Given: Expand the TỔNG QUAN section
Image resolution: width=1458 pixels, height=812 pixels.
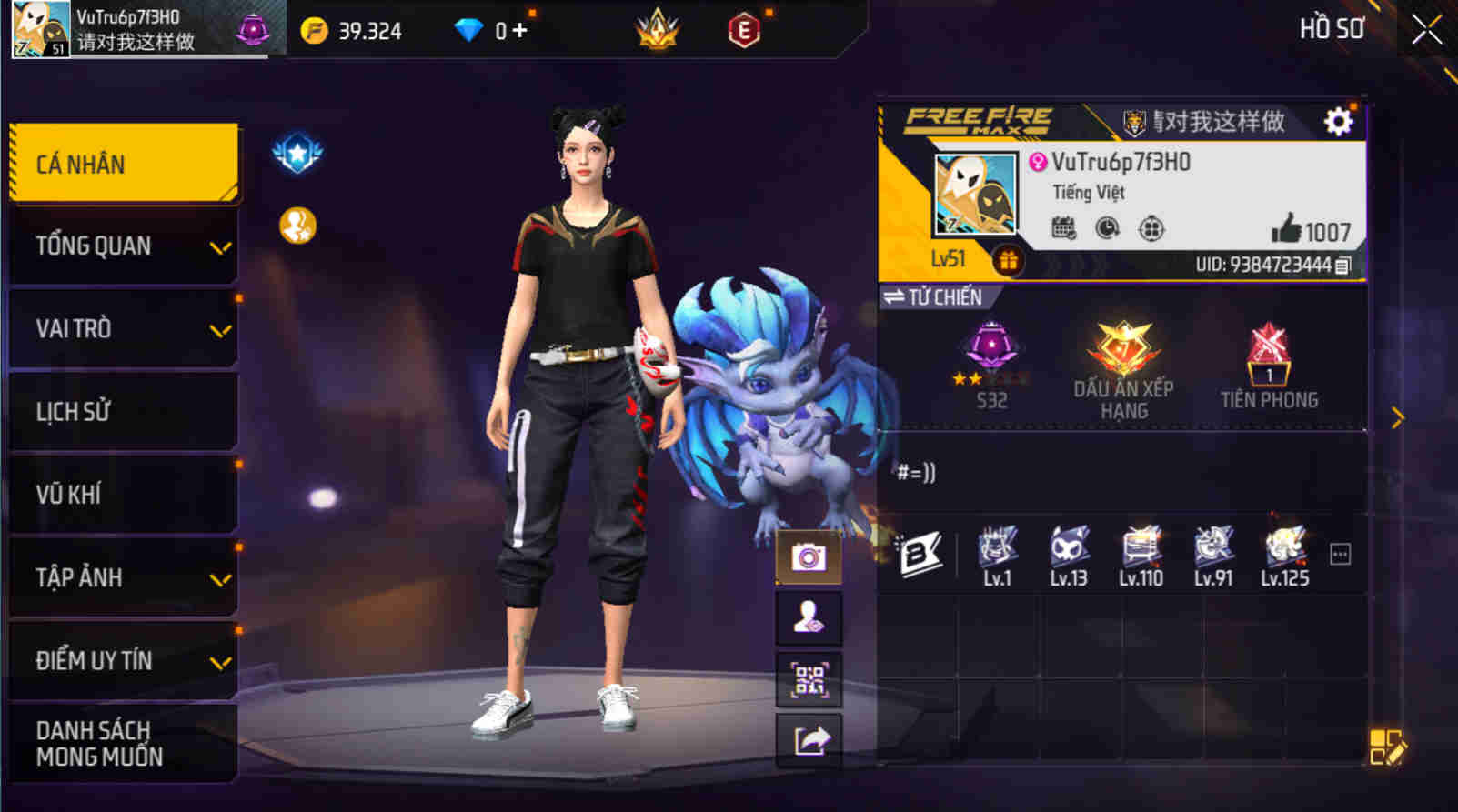Looking at the screenshot, I should click(x=124, y=246).
